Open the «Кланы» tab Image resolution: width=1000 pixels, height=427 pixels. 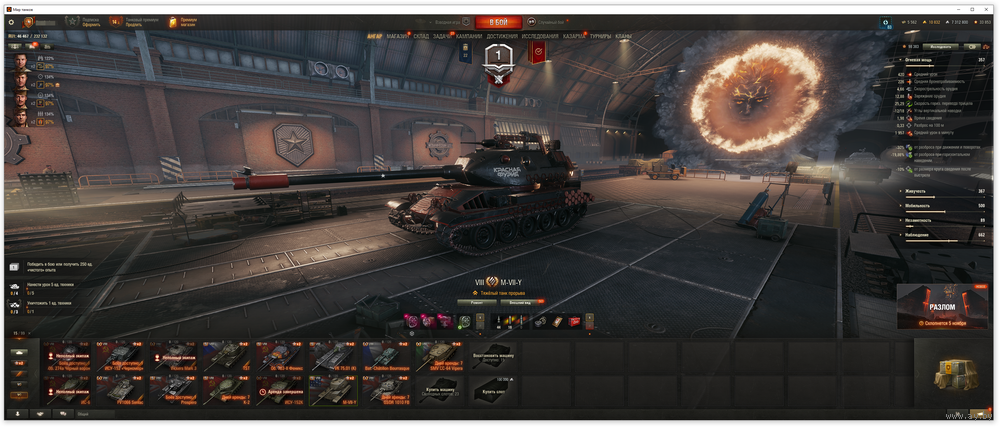point(624,36)
